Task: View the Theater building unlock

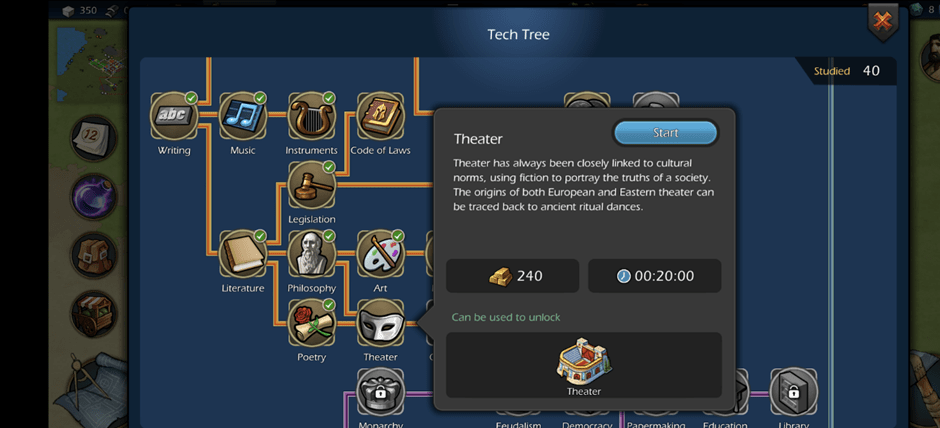Action: click(584, 364)
